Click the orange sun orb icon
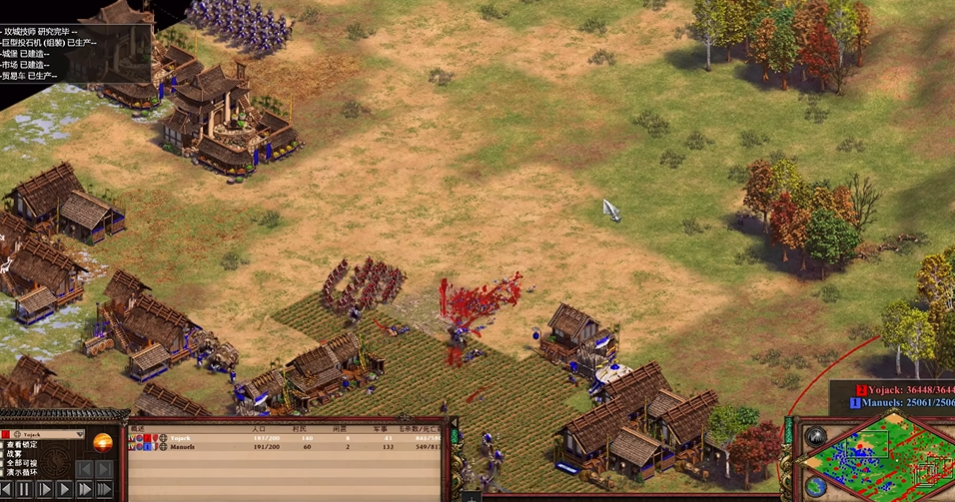The height and width of the screenshot is (502, 955). [103, 442]
